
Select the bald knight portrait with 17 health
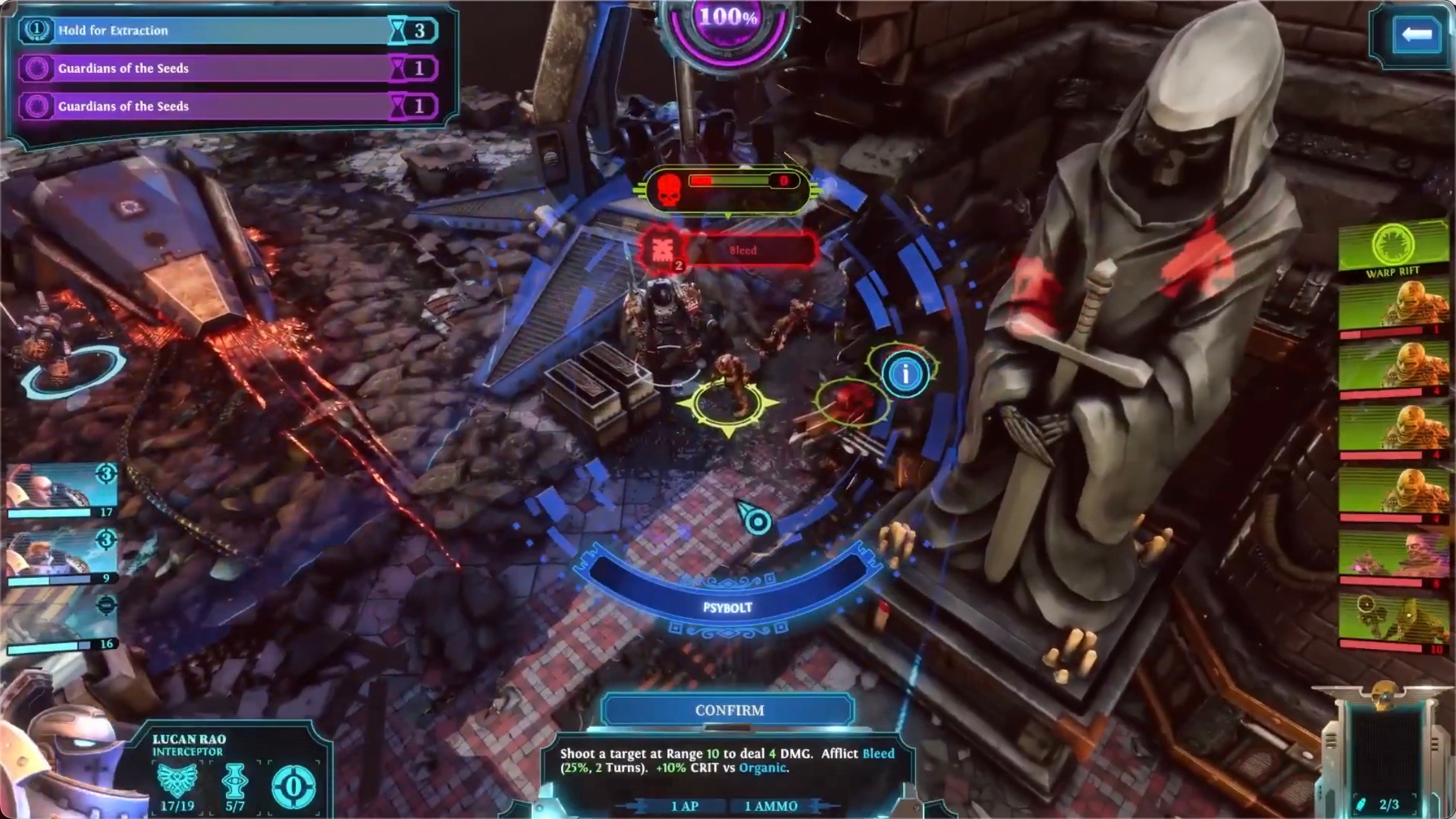coord(61,490)
